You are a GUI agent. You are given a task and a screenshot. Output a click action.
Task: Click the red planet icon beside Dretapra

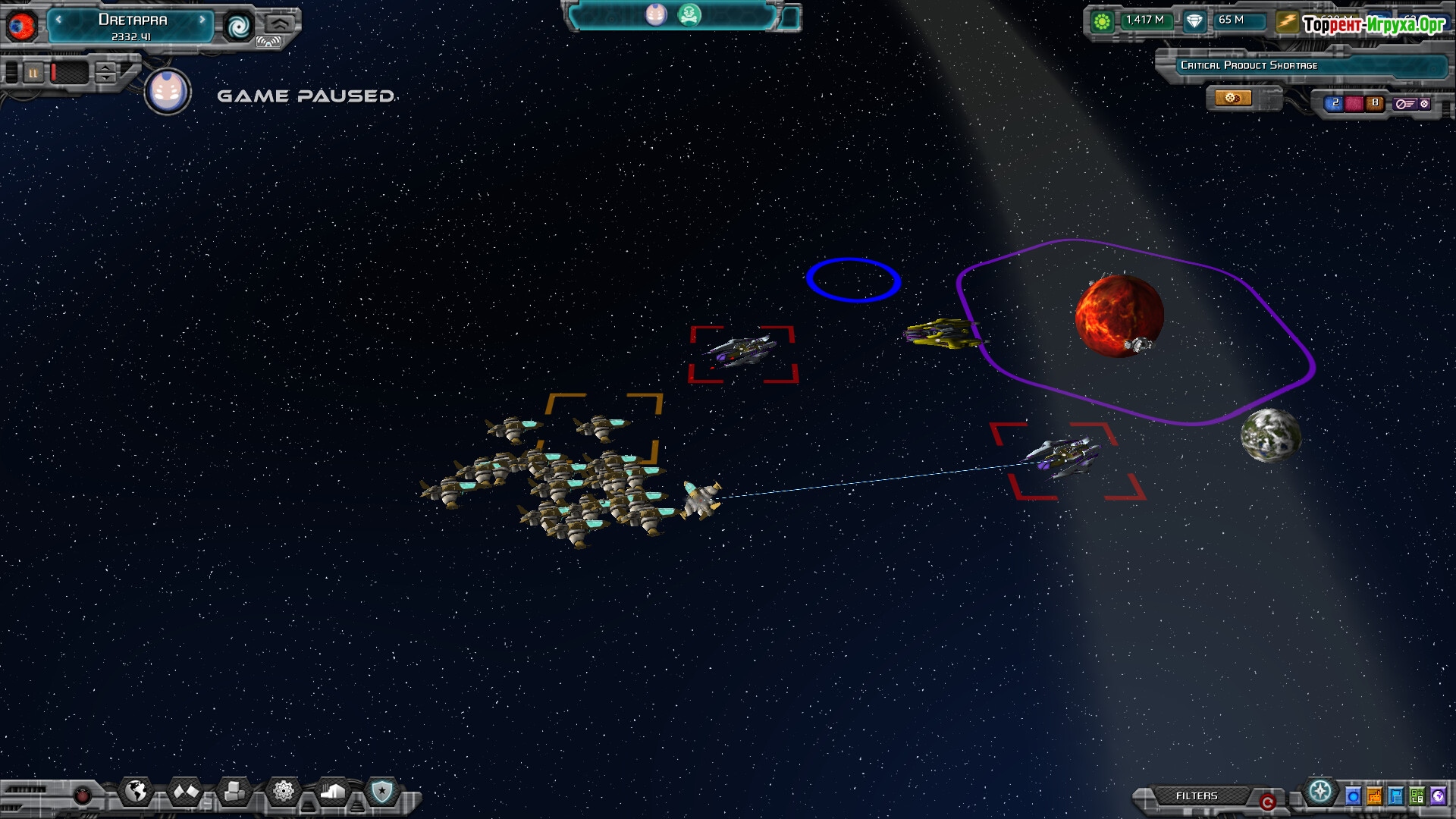[21, 27]
